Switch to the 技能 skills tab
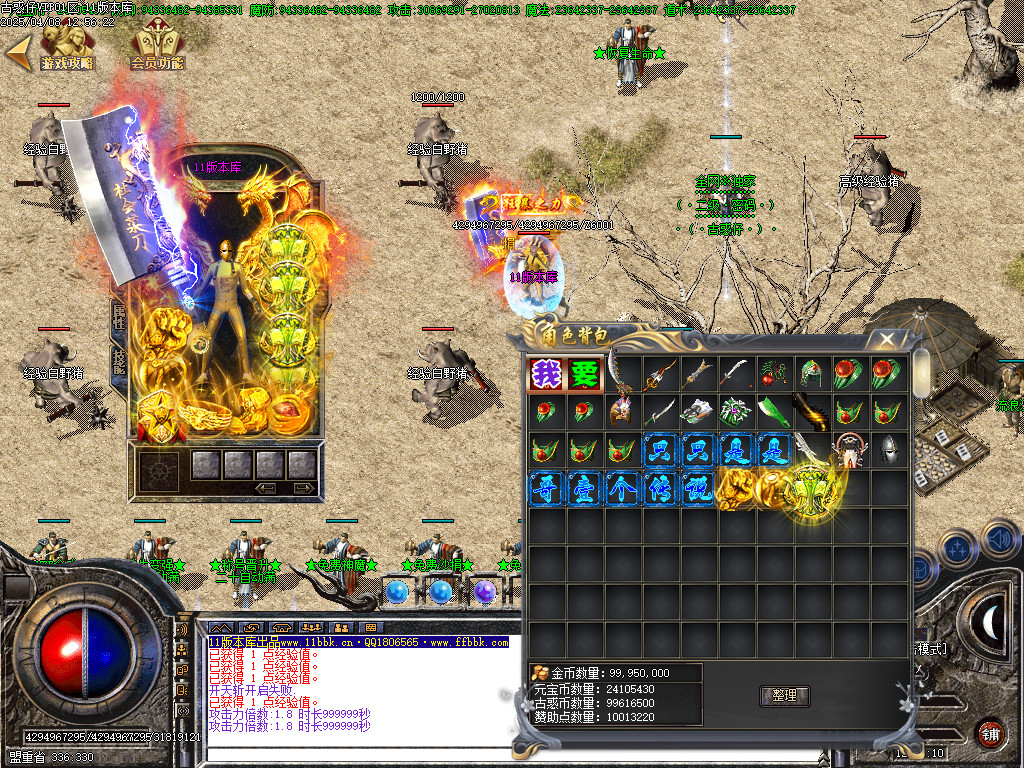The height and width of the screenshot is (768, 1024). point(119,360)
